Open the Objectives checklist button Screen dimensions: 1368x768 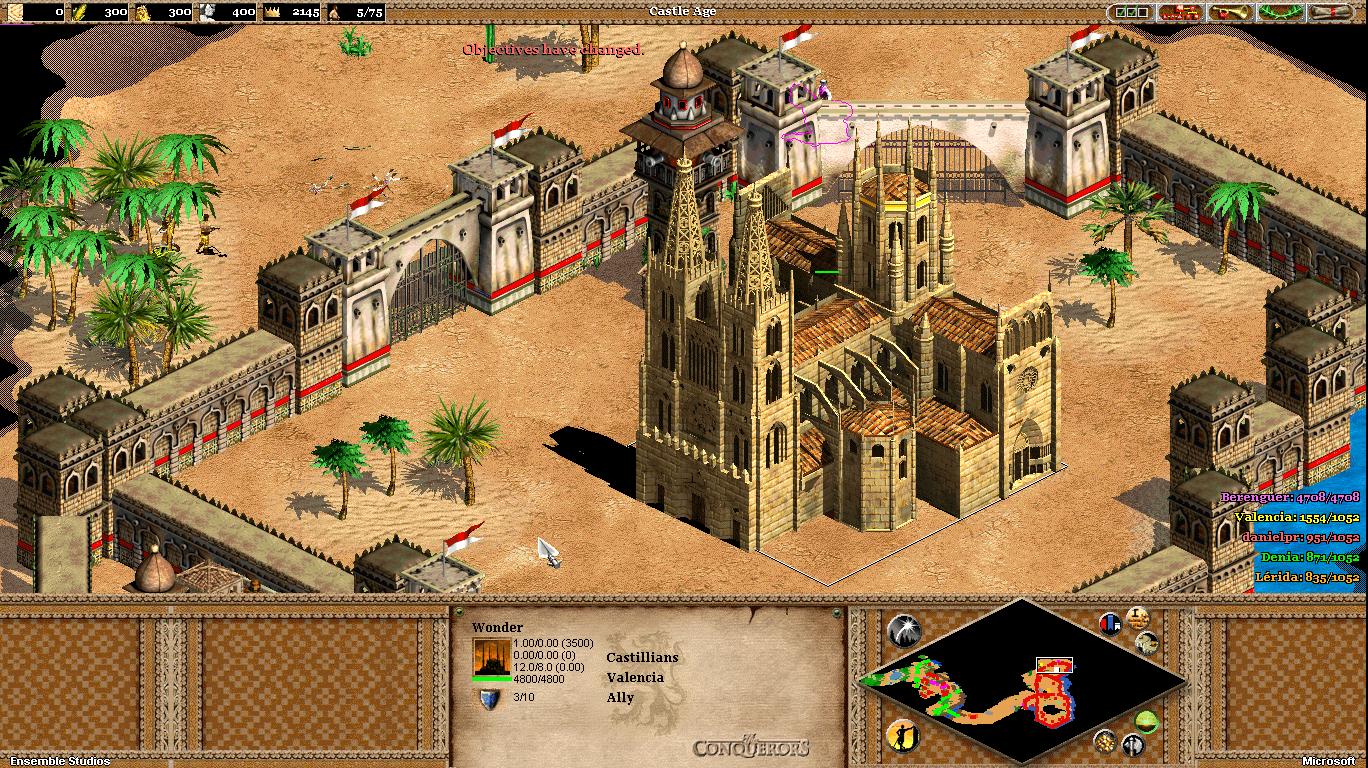[1129, 13]
